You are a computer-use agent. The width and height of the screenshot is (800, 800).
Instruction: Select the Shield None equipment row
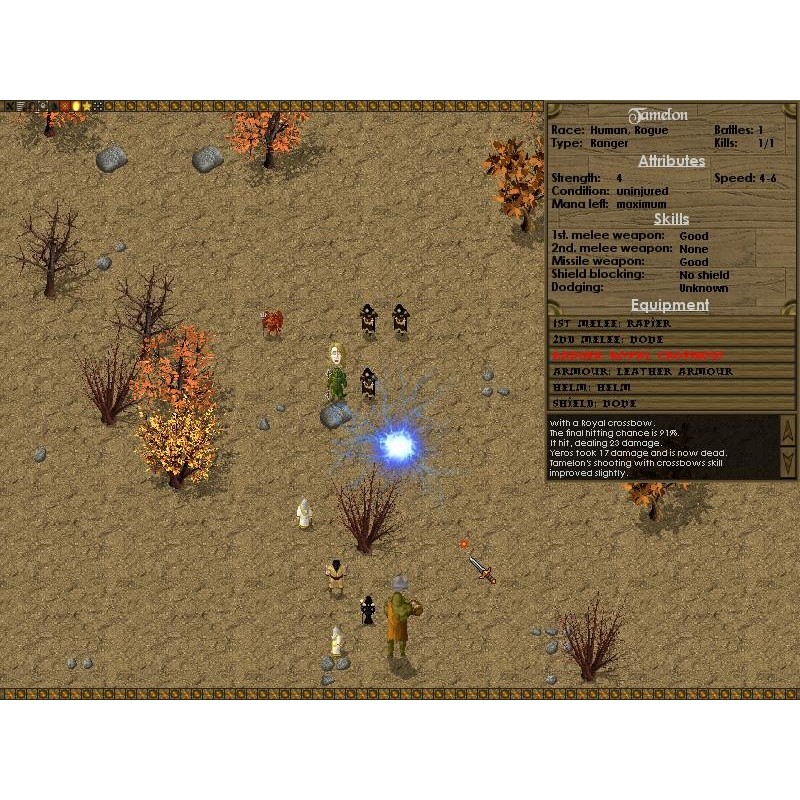[x=671, y=404]
